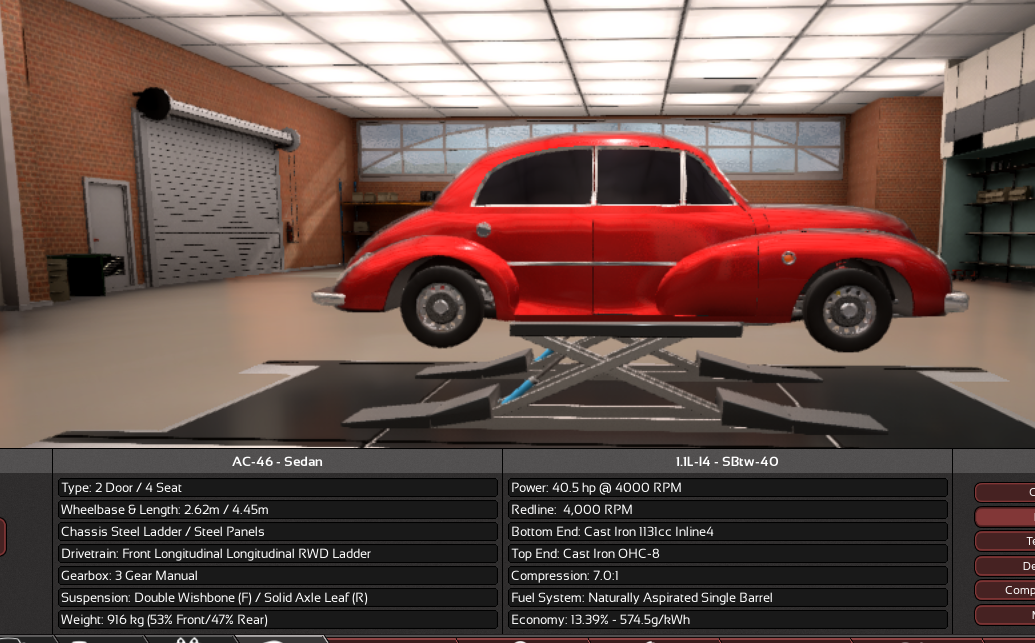Click the button starting with "Comp"
1035x643 pixels.
tap(1006, 590)
